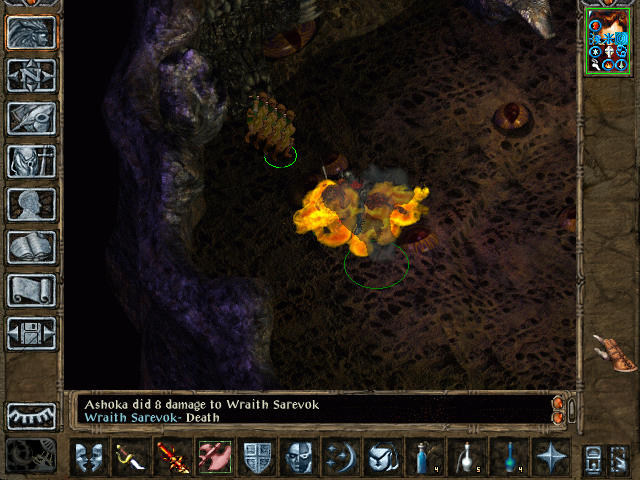This screenshot has width=640, height=480.
Task: Return to the game view via top sidebar button
Action: click(x=31, y=33)
